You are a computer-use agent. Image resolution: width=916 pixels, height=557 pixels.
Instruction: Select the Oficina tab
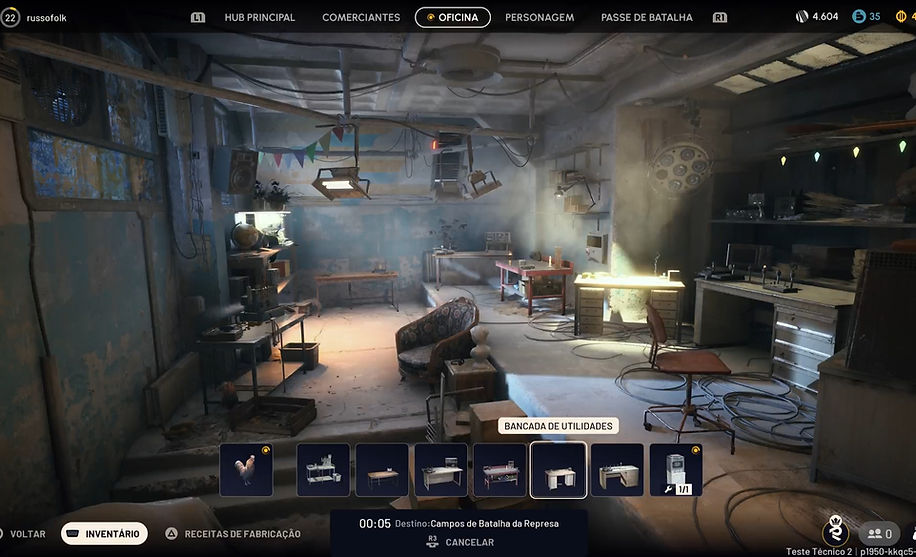pyautogui.click(x=453, y=17)
